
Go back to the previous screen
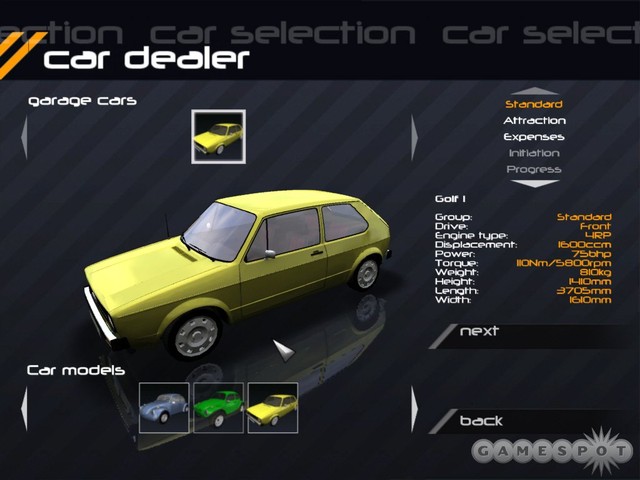(x=481, y=421)
